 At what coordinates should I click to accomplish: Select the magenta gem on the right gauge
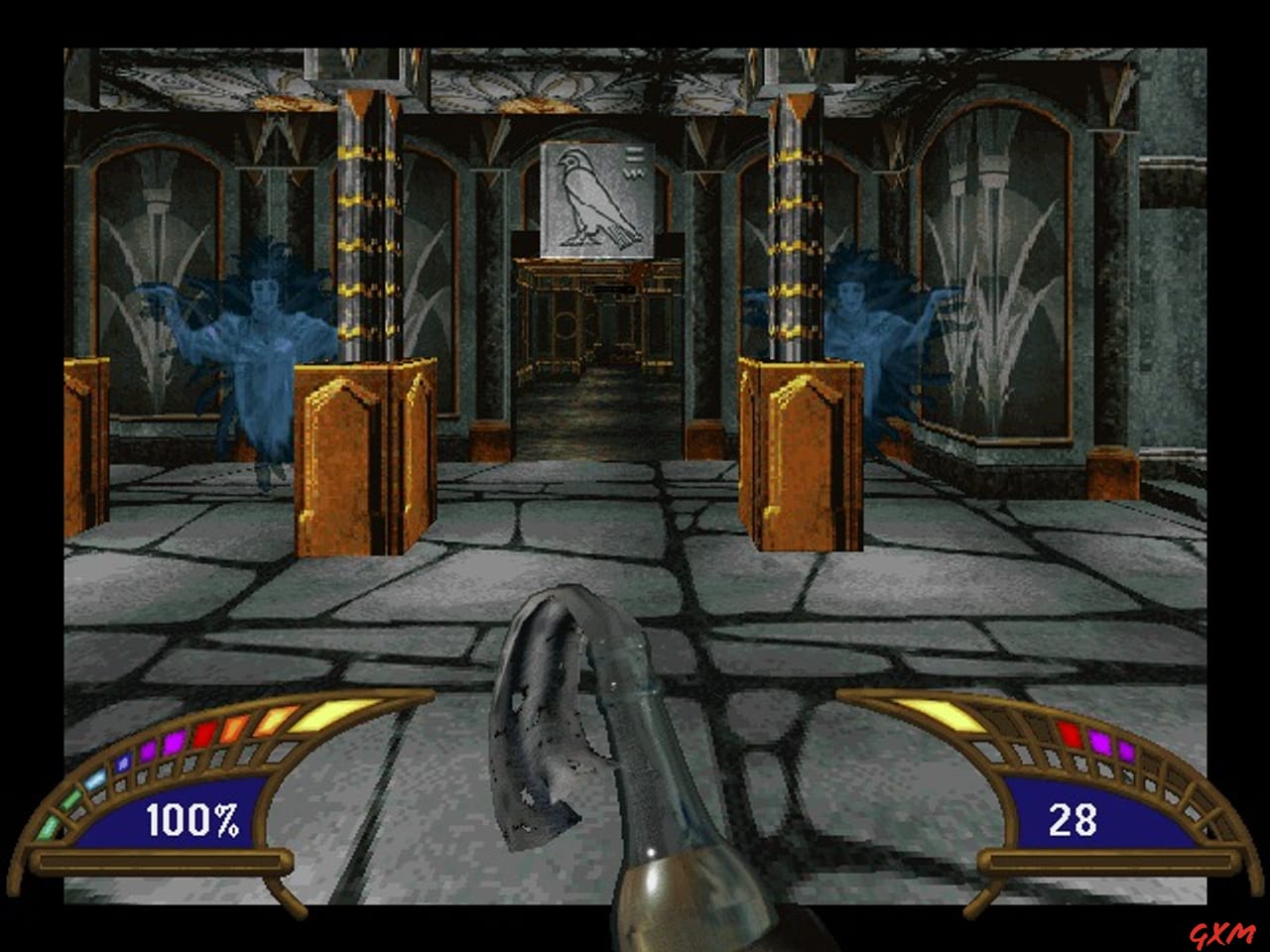(1100, 743)
